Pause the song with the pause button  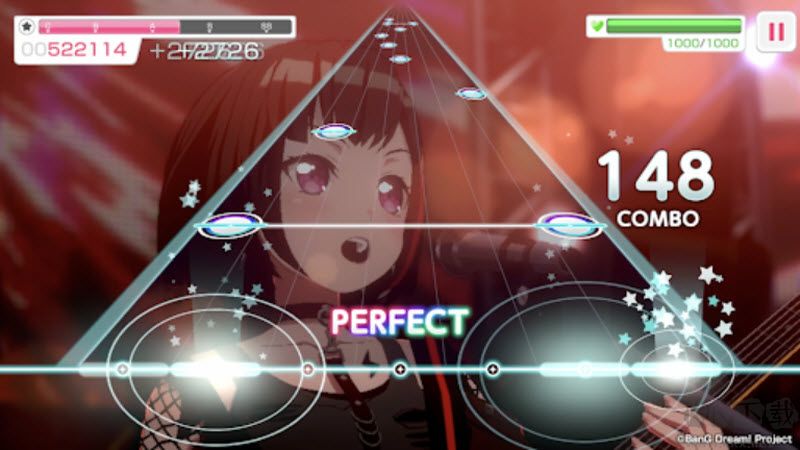[x=773, y=30]
